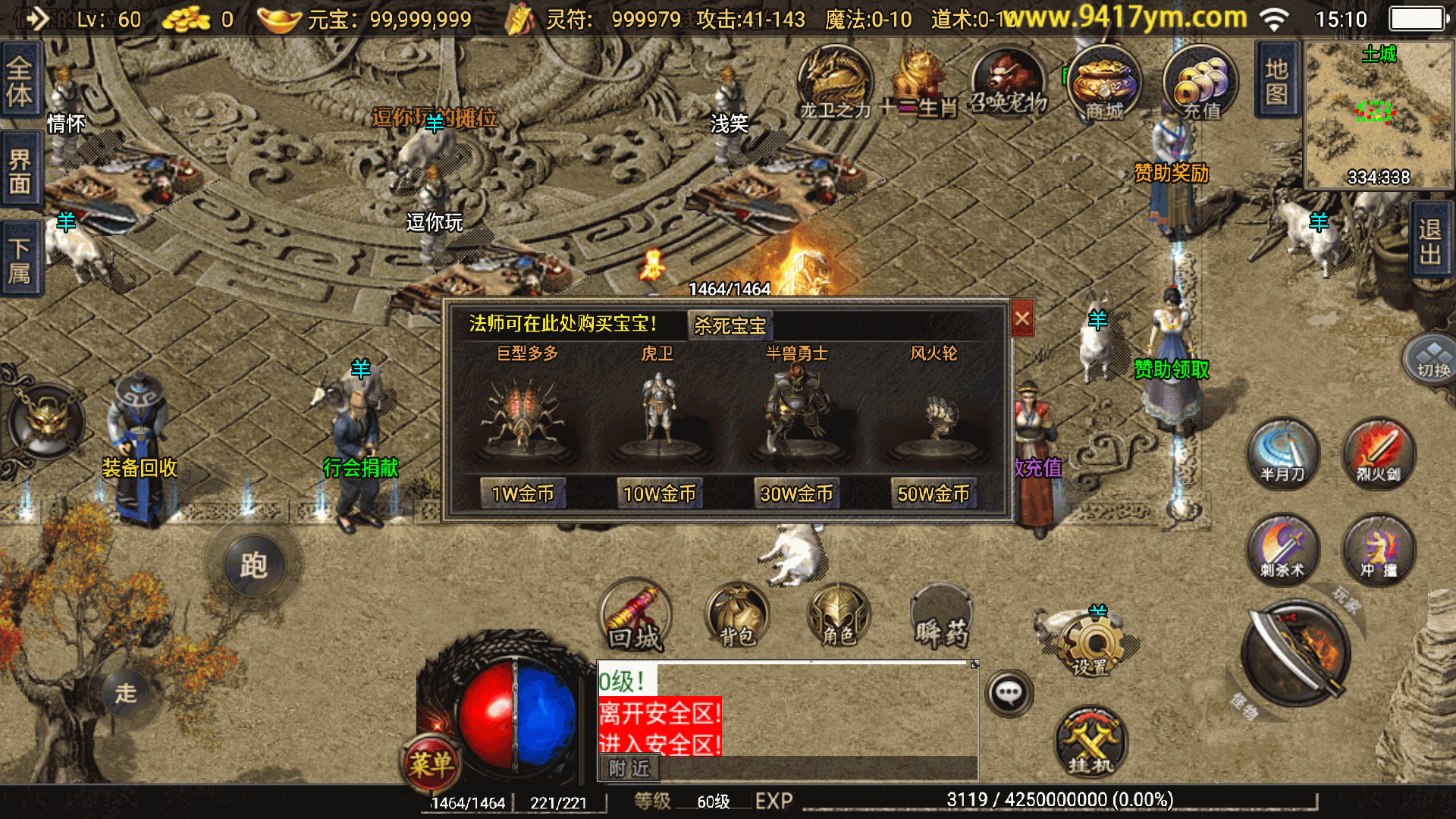The height and width of the screenshot is (819, 1456).
Task: Buy the giant centipede pet for 1W gold
Action: pos(522,494)
